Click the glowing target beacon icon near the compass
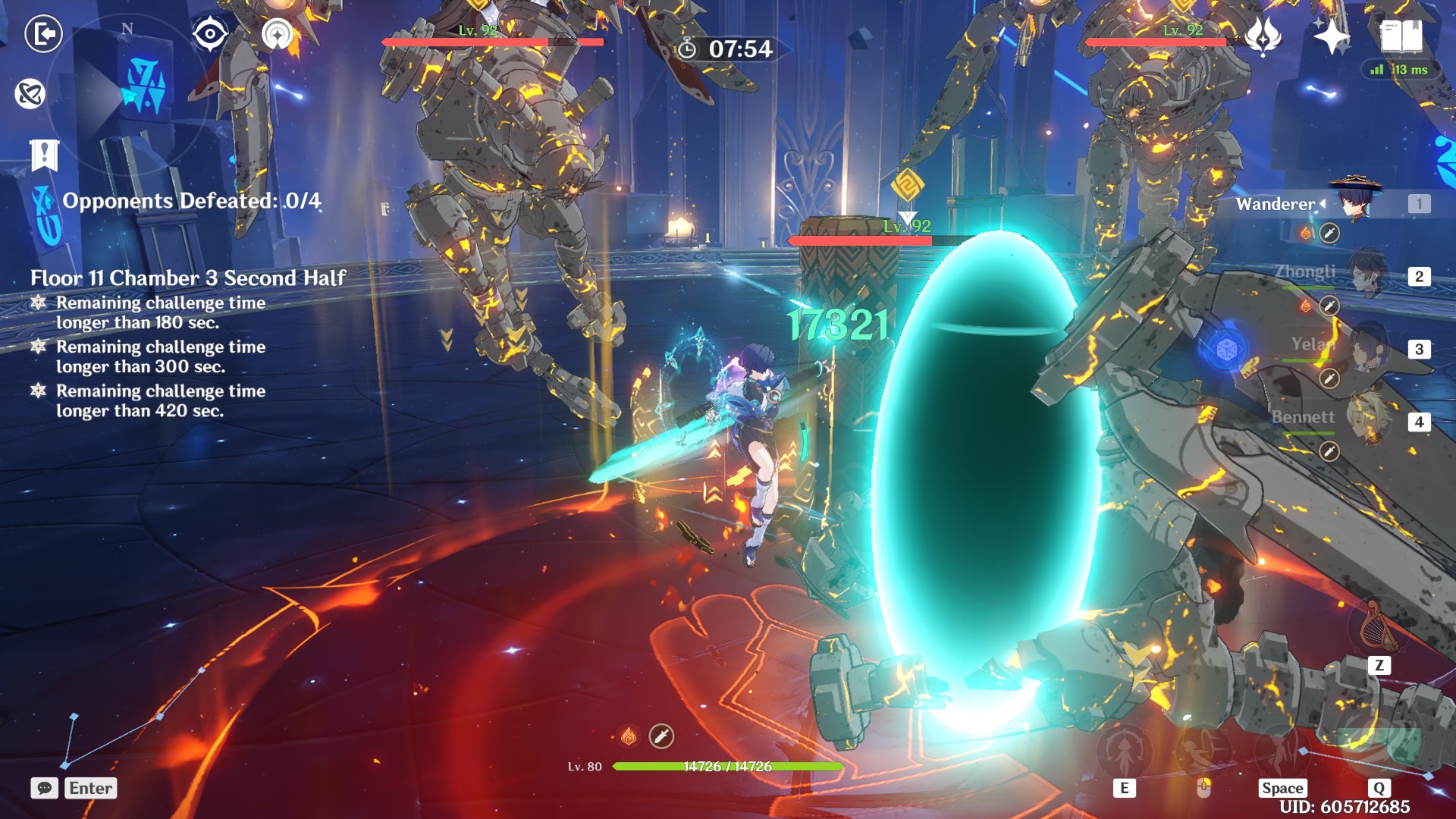The height and width of the screenshot is (819, 1456). (278, 32)
